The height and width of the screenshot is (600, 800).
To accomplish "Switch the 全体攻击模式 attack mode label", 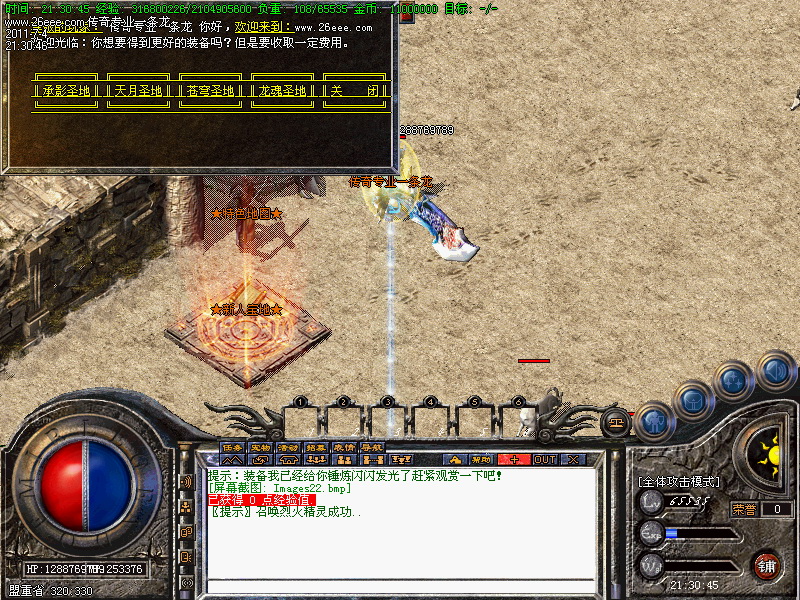I will click(x=678, y=482).
